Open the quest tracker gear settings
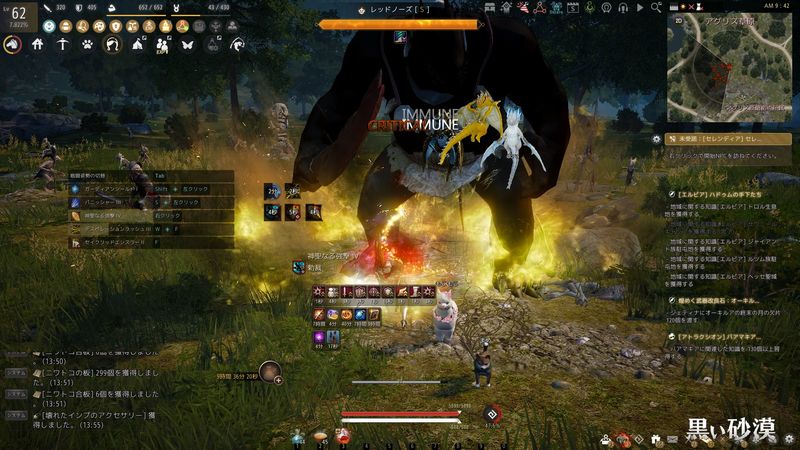 point(656,139)
